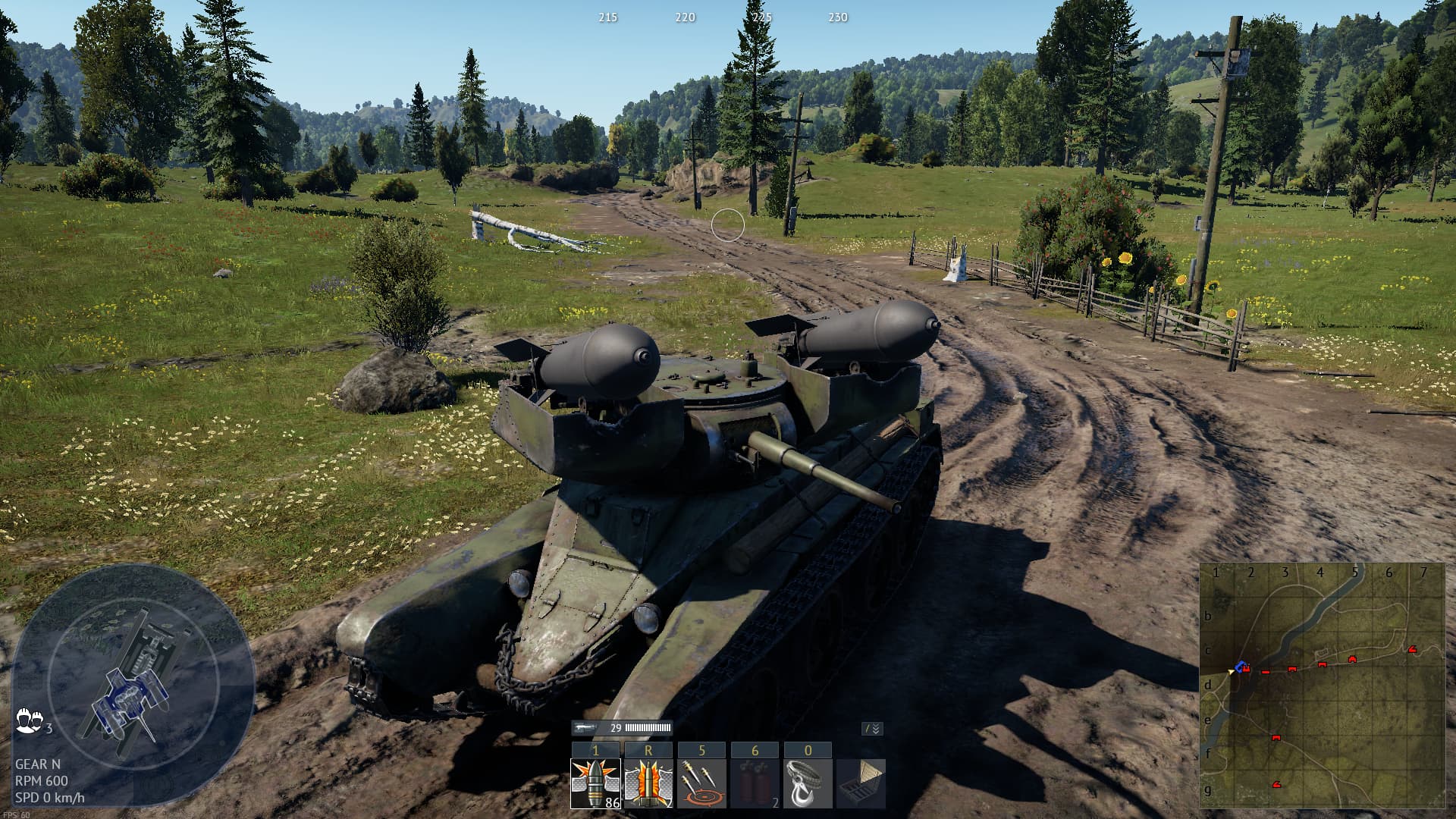Expand the action bar chevron toggle
This screenshot has height=819, width=1456.
point(872,729)
